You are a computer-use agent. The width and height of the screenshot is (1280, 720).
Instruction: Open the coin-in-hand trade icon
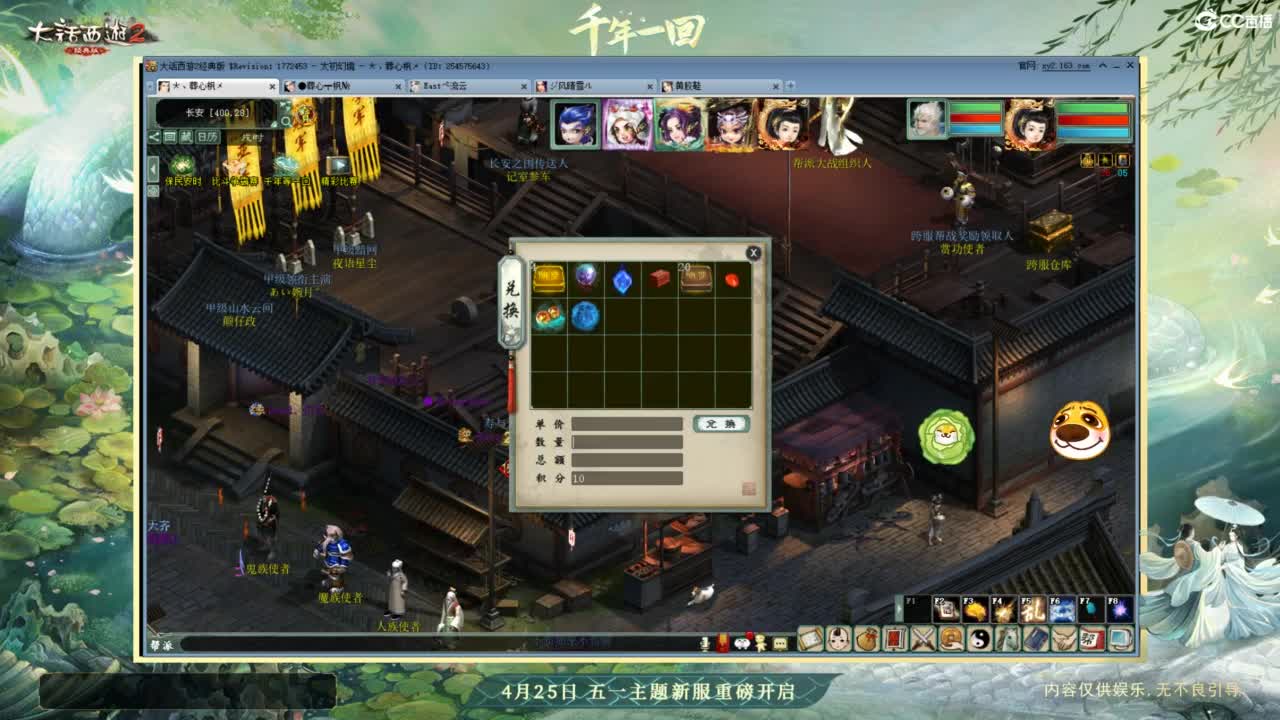(950, 640)
